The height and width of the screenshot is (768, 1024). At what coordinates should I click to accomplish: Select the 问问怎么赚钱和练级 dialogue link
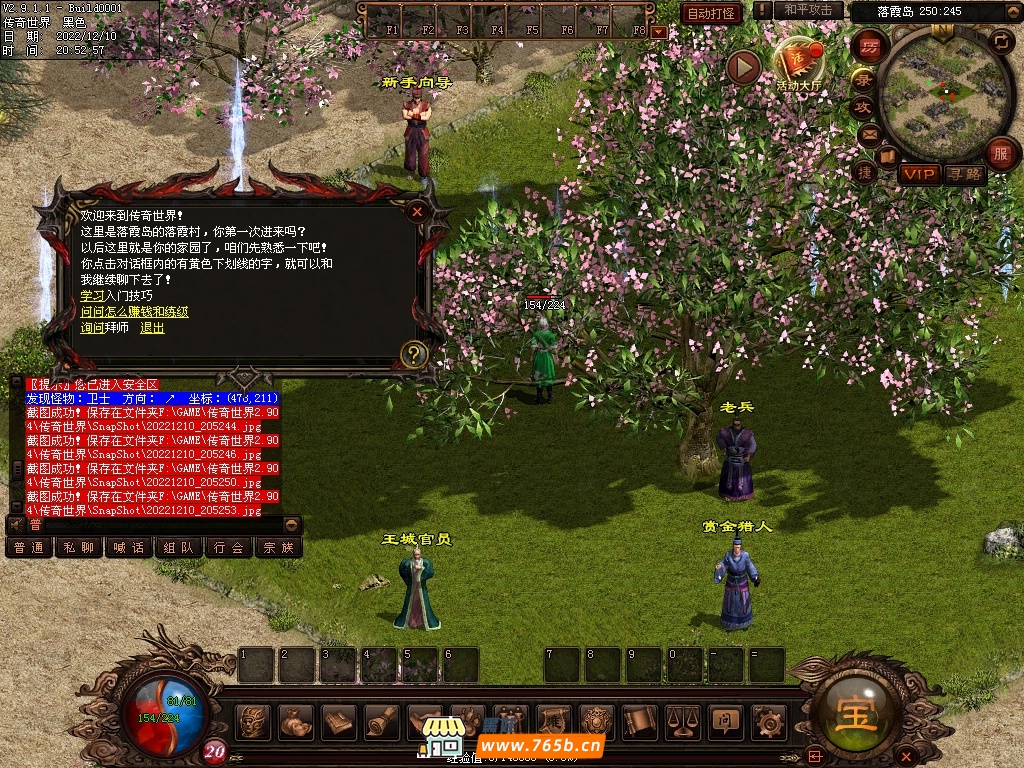134,312
